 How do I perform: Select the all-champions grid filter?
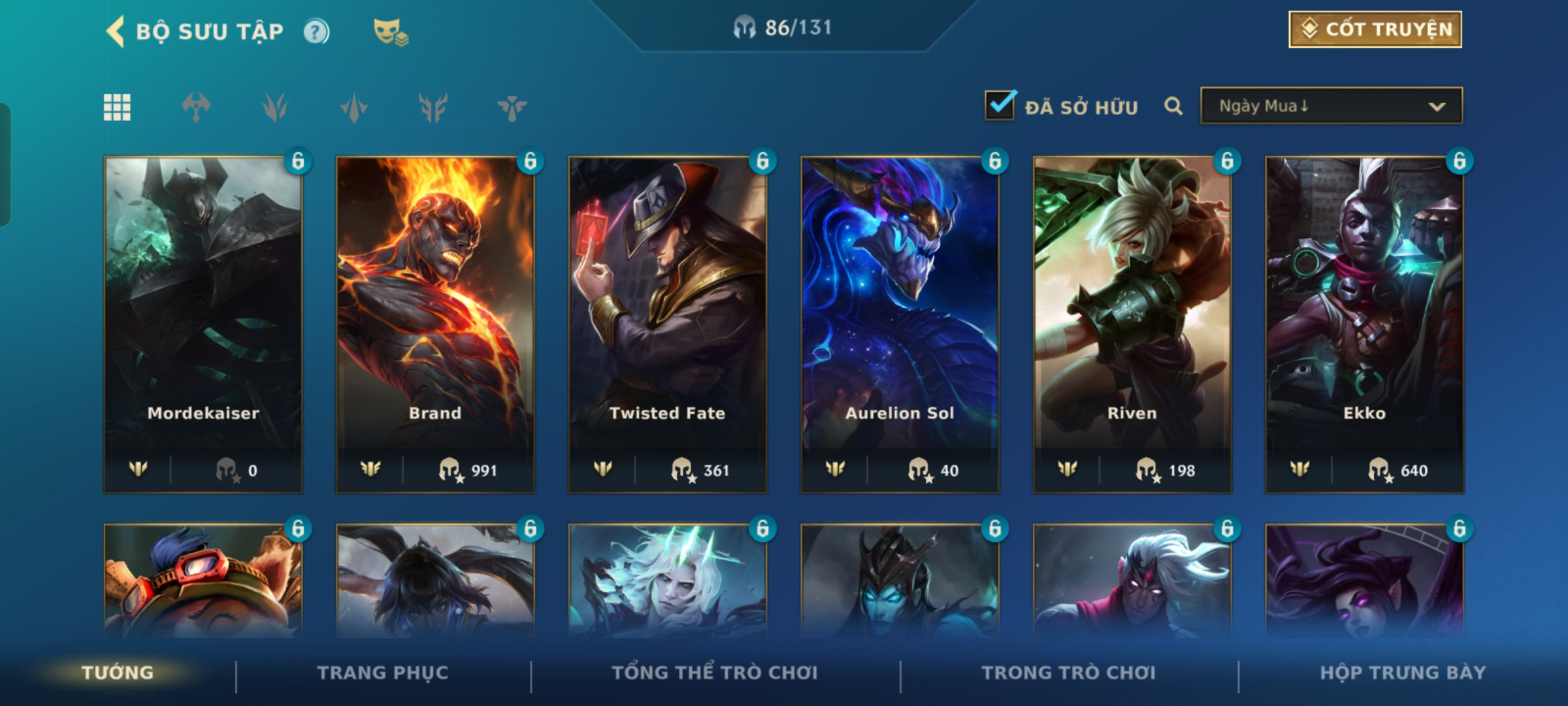(x=117, y=107)
